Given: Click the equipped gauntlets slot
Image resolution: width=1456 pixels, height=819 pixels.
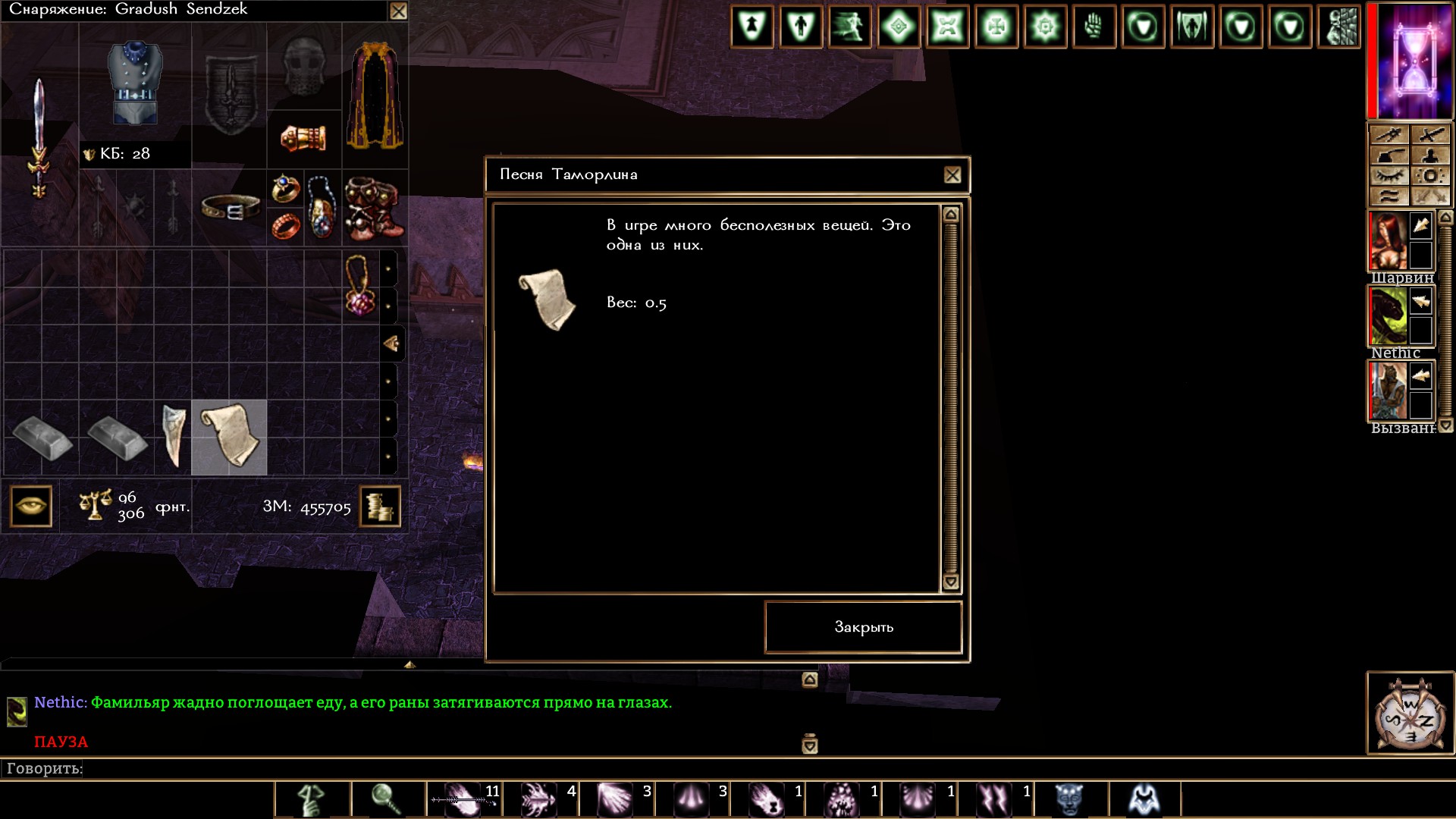Looking at the screenshot, I should tap(303, 138).
